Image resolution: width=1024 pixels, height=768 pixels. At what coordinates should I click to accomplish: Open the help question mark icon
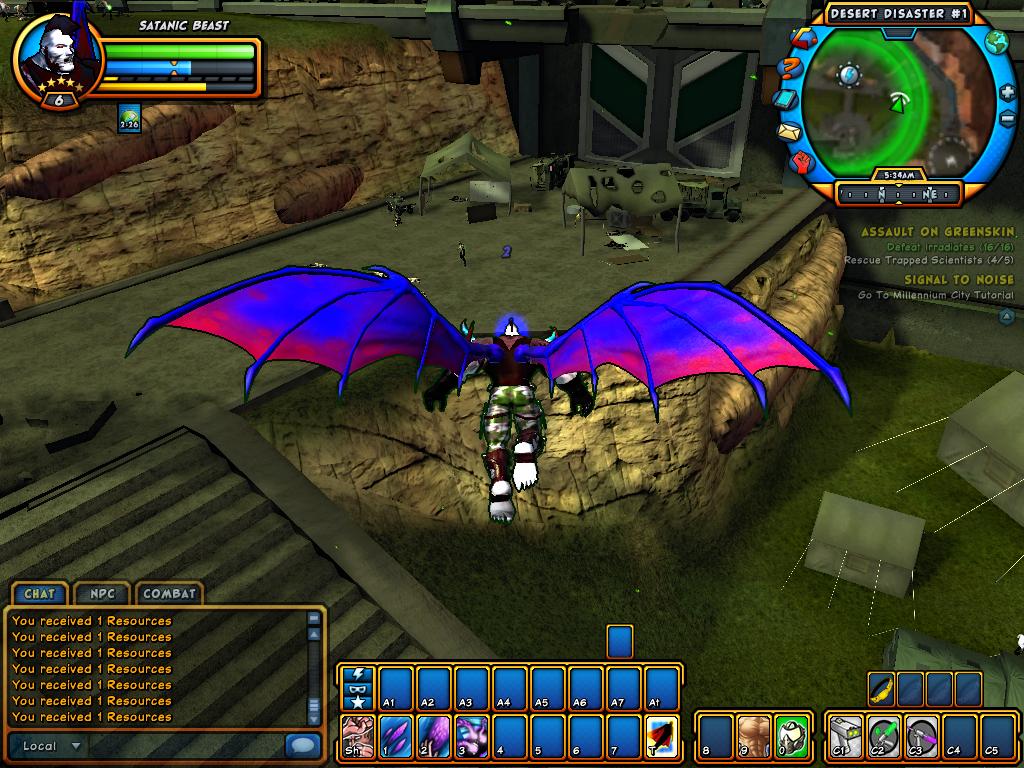[x=789, y=70]
